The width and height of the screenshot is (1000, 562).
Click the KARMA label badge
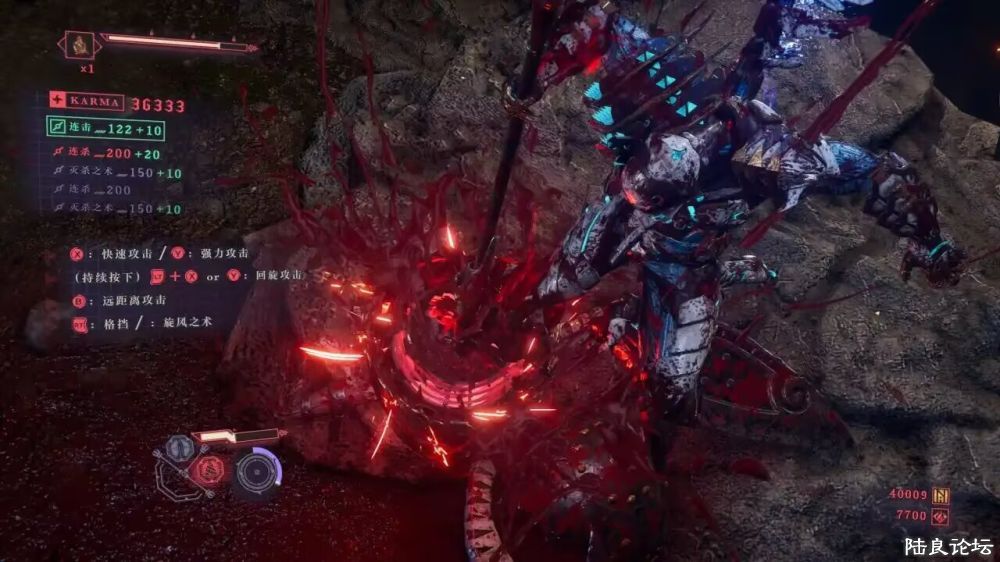87,101
